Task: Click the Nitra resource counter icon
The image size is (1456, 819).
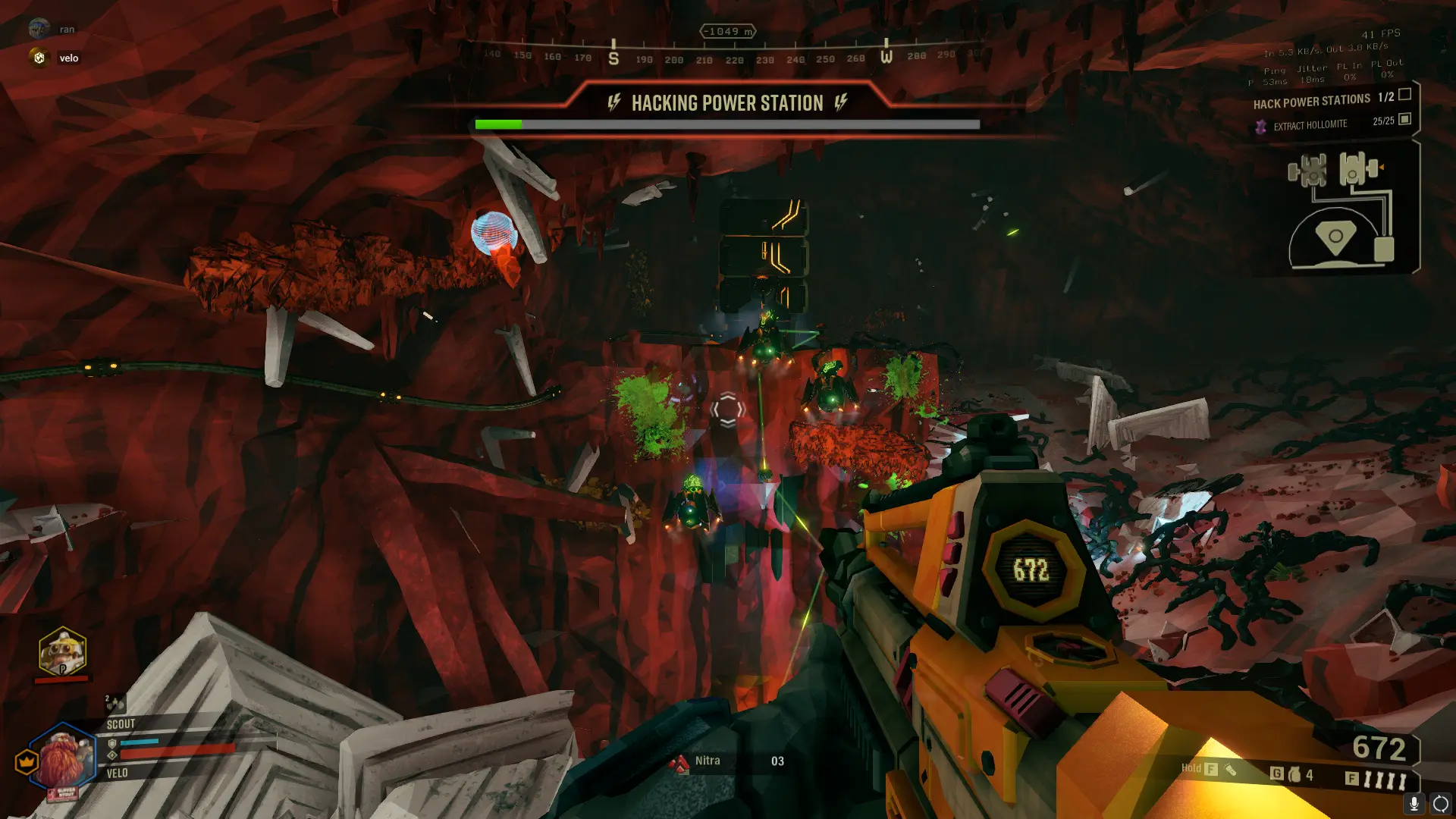Action: 679,762
